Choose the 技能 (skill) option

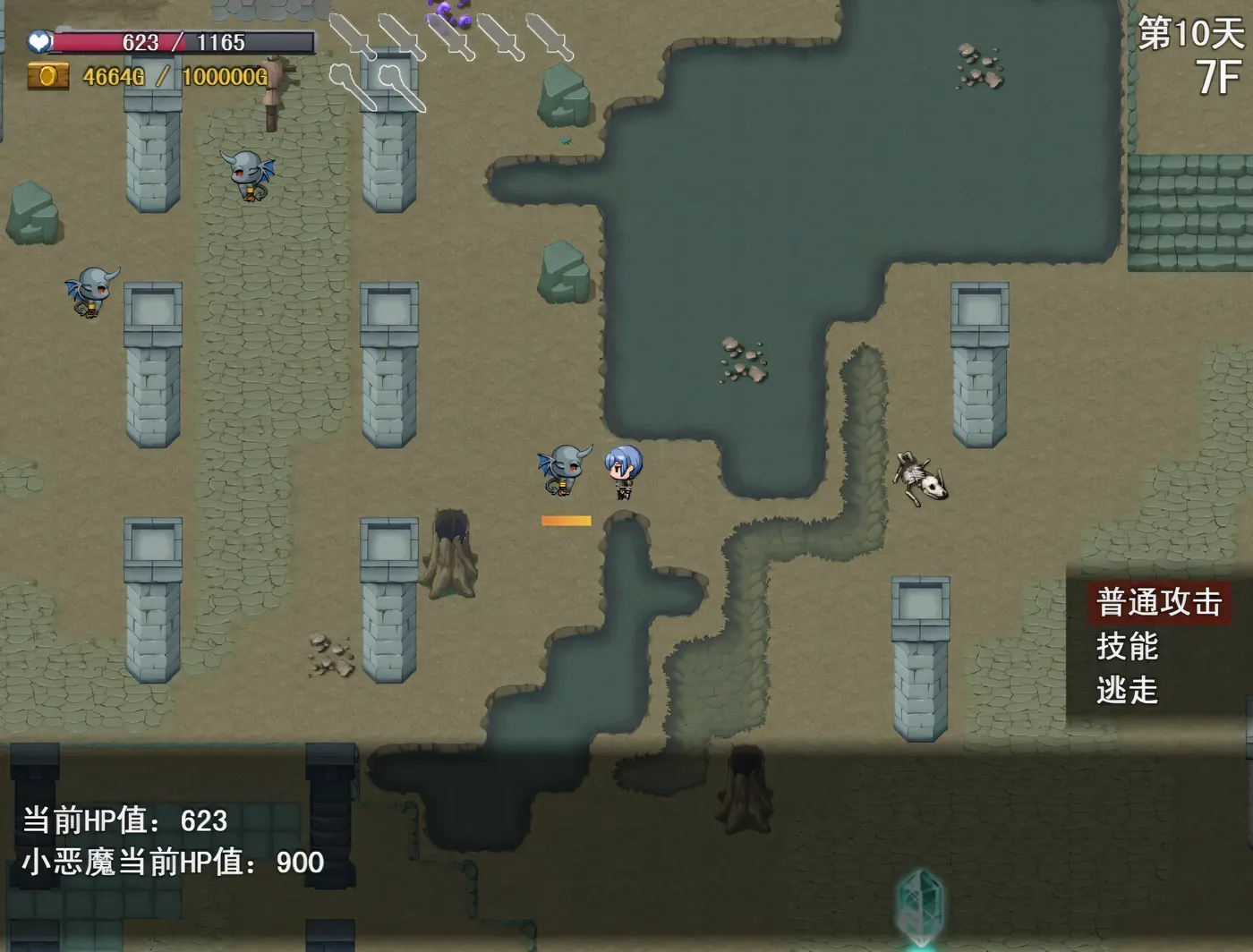tap(1128, 646)
